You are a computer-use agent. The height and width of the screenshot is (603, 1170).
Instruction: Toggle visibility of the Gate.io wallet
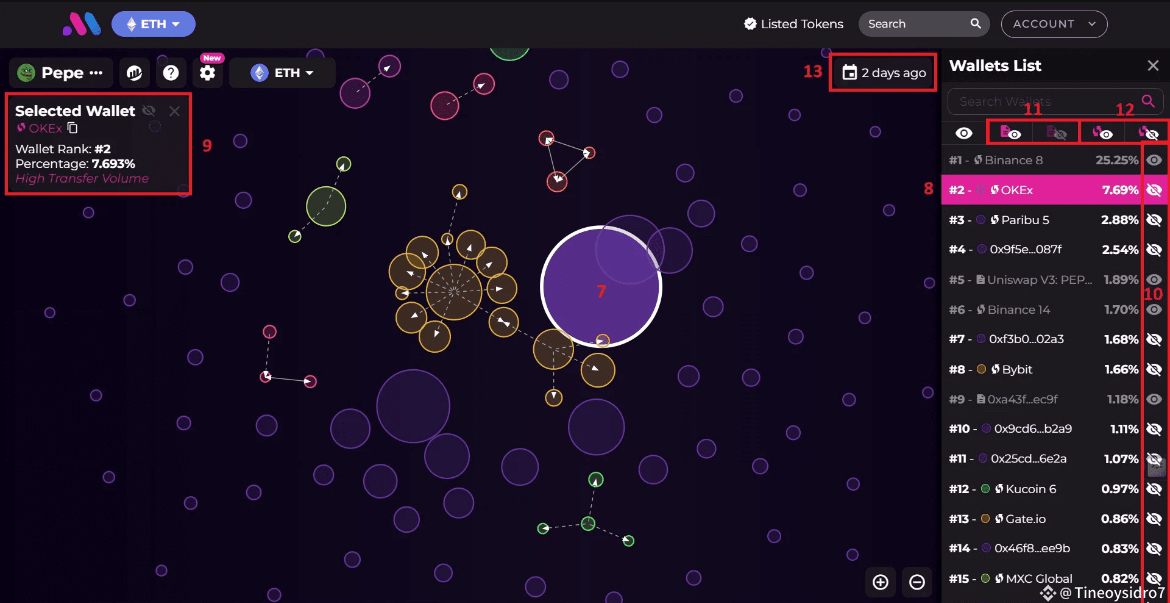(x=1154, y=519)
